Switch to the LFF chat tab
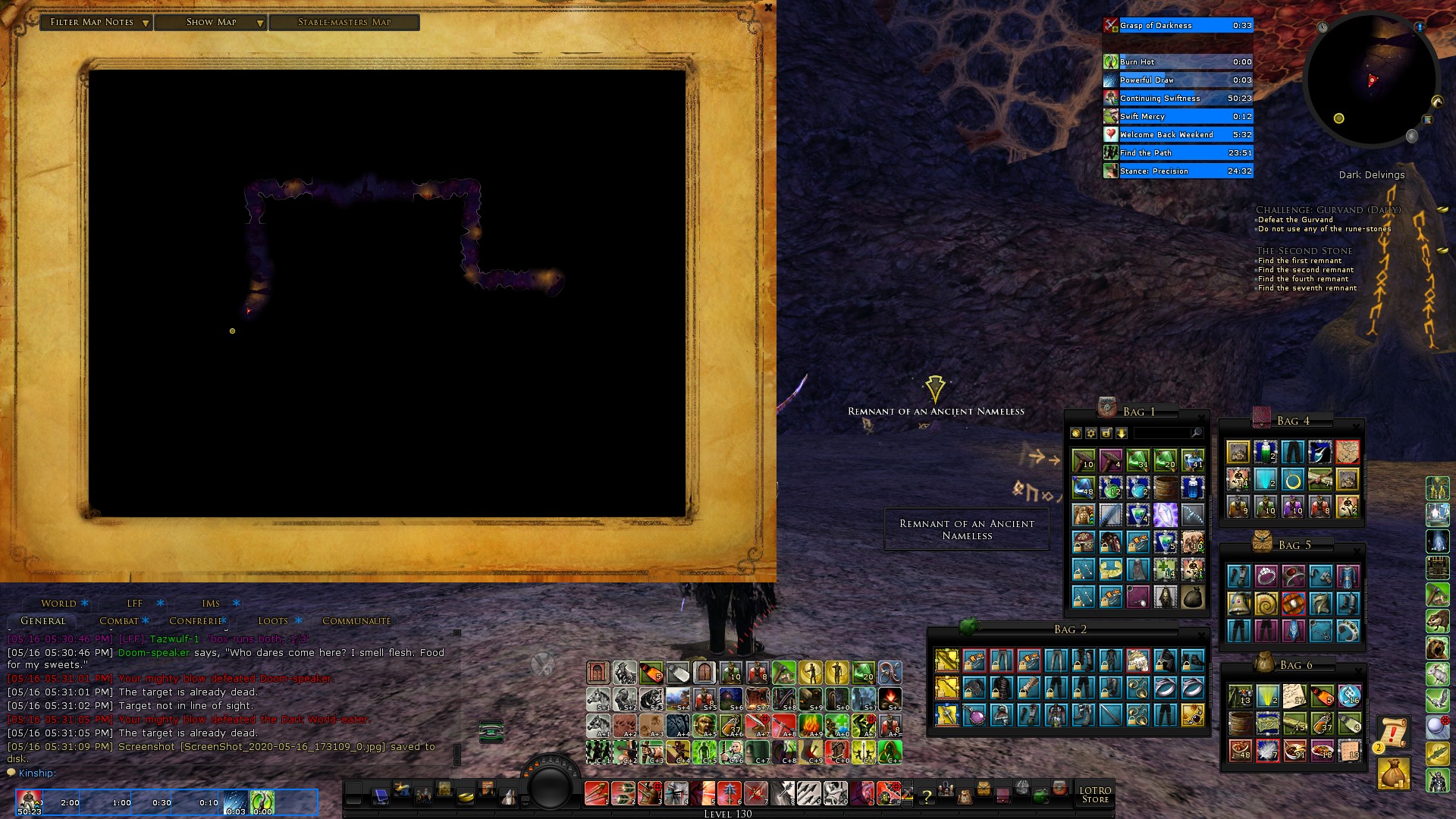This screenshot has width=1456, height=819. [x=135, y=604]
